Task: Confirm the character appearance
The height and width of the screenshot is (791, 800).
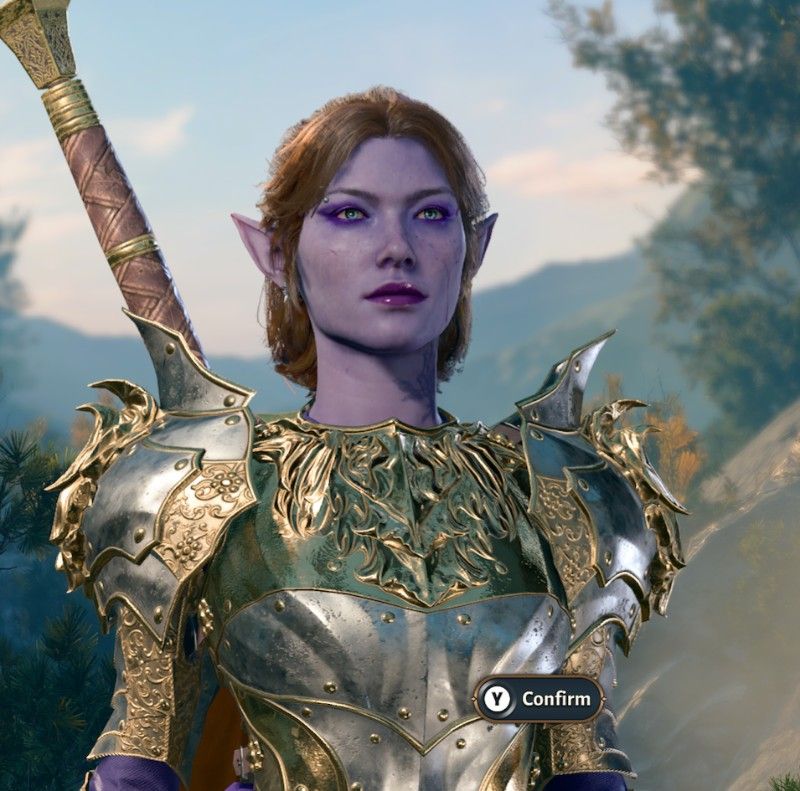Action: (x=539, y=699)
